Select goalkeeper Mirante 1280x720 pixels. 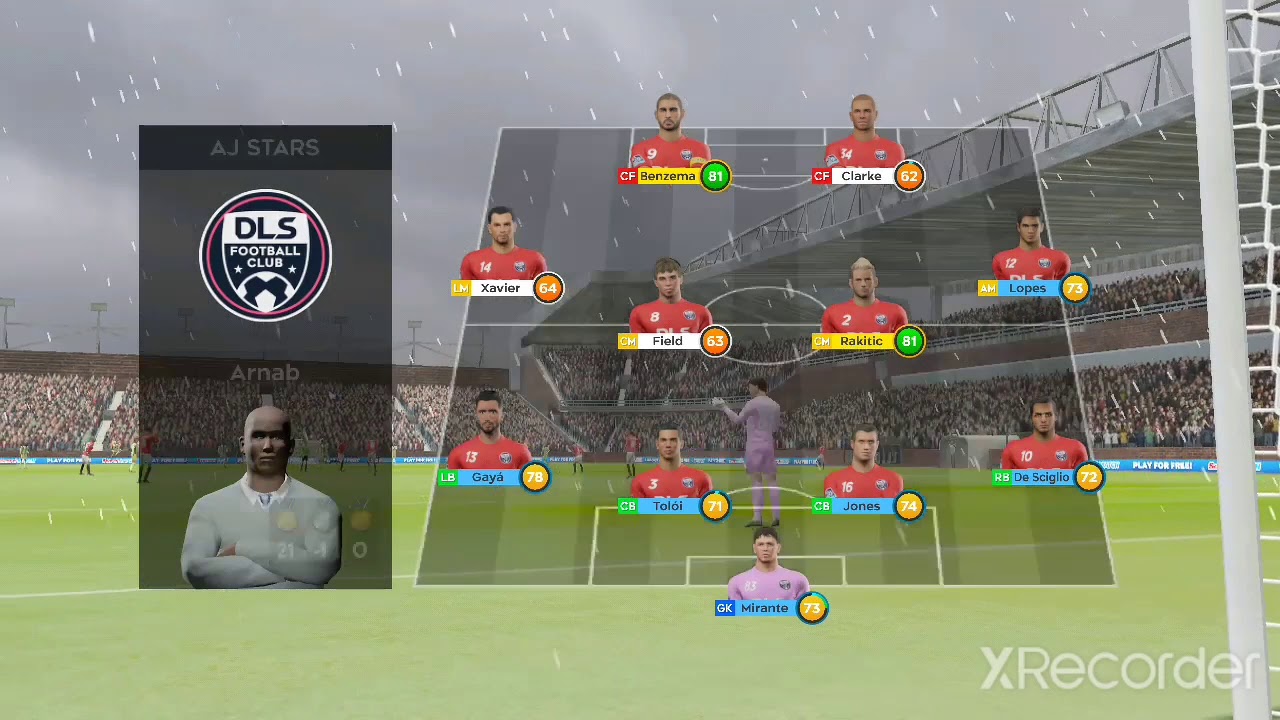click(764, 608)
